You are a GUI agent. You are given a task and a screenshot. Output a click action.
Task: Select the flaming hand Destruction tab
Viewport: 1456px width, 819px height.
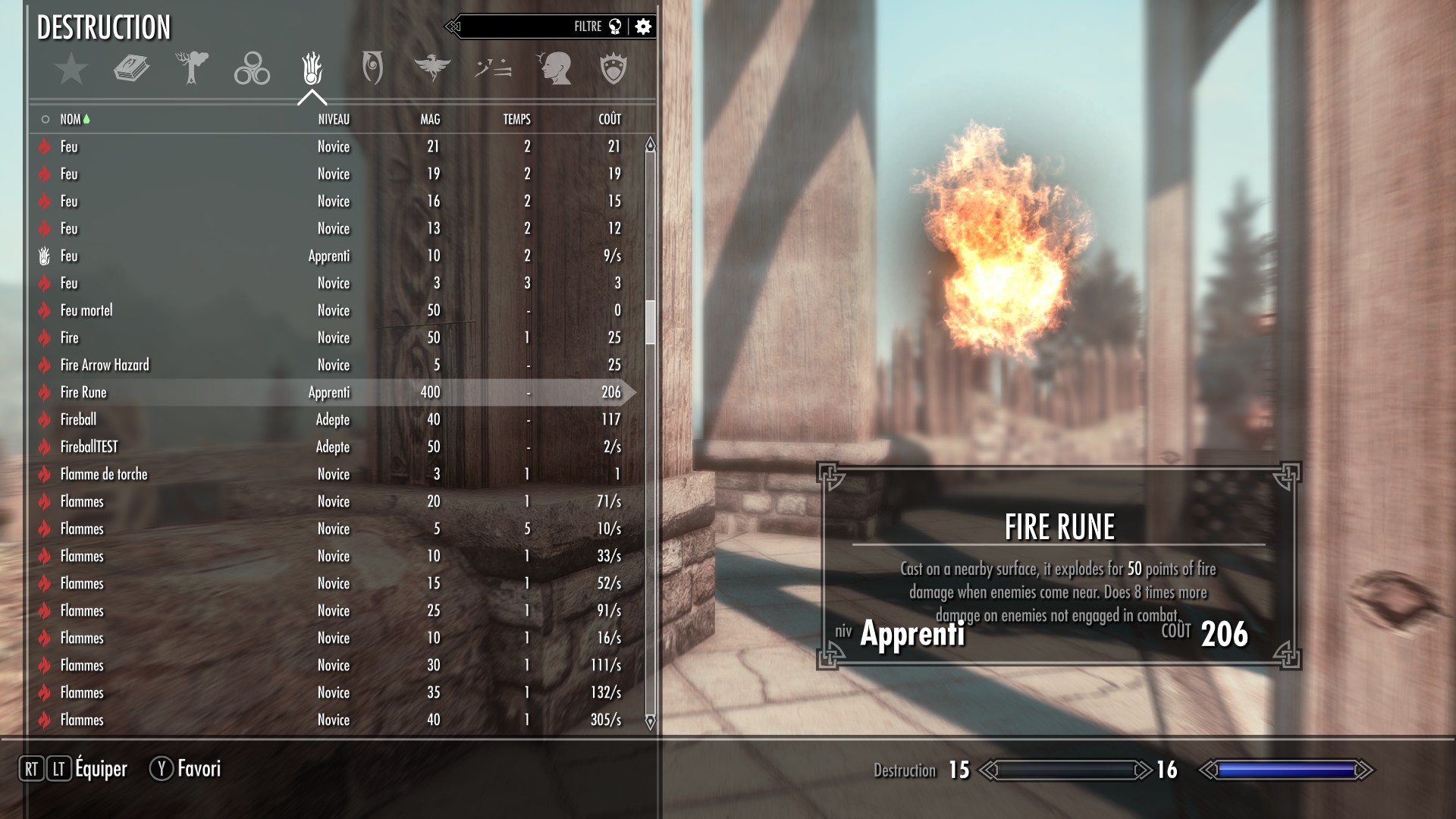click(x=312, y=68)
